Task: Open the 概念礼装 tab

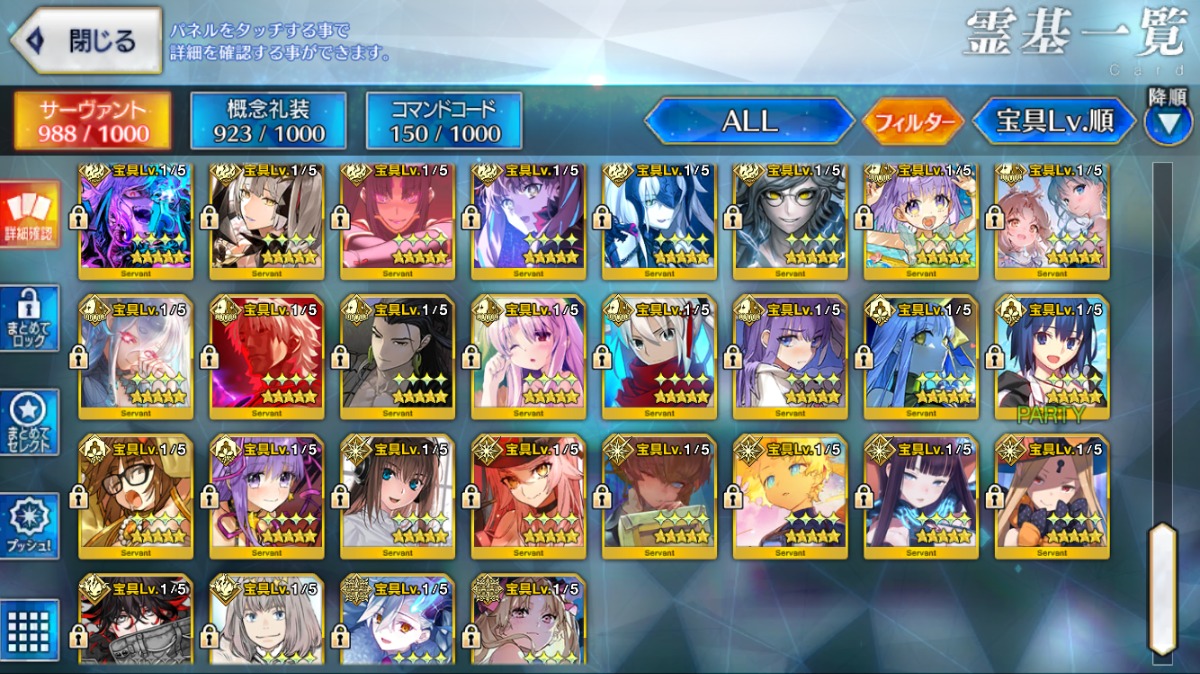Action: (x=268, y=122)
